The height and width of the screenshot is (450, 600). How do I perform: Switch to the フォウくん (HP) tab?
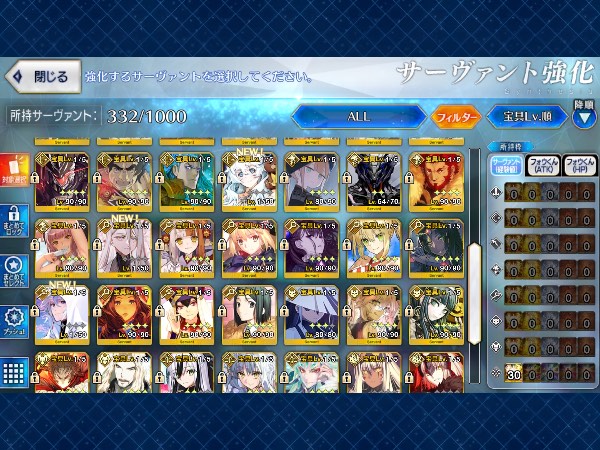(x=578, y=167)
